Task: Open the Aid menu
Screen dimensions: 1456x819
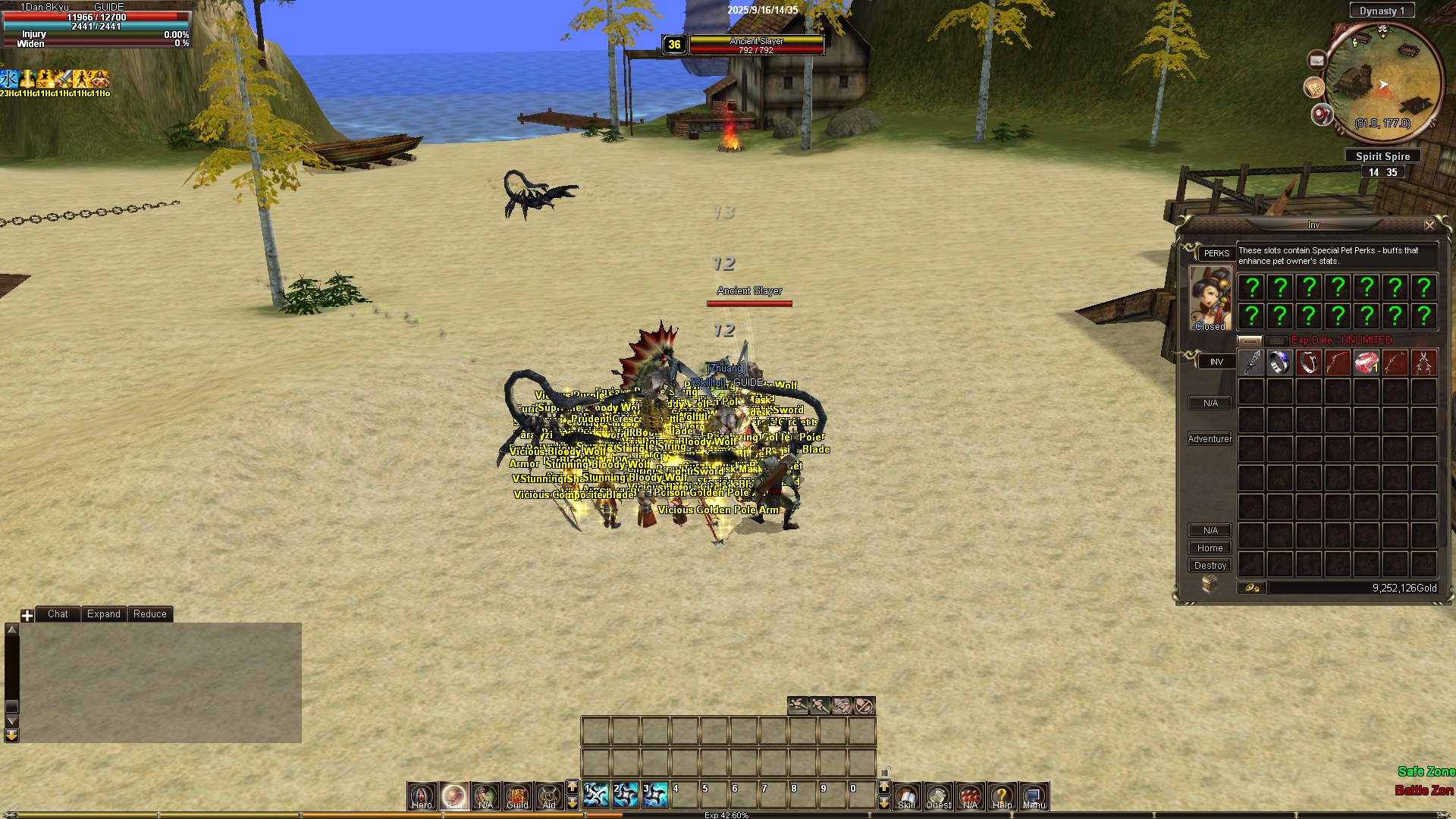Action: pos(549,795)
